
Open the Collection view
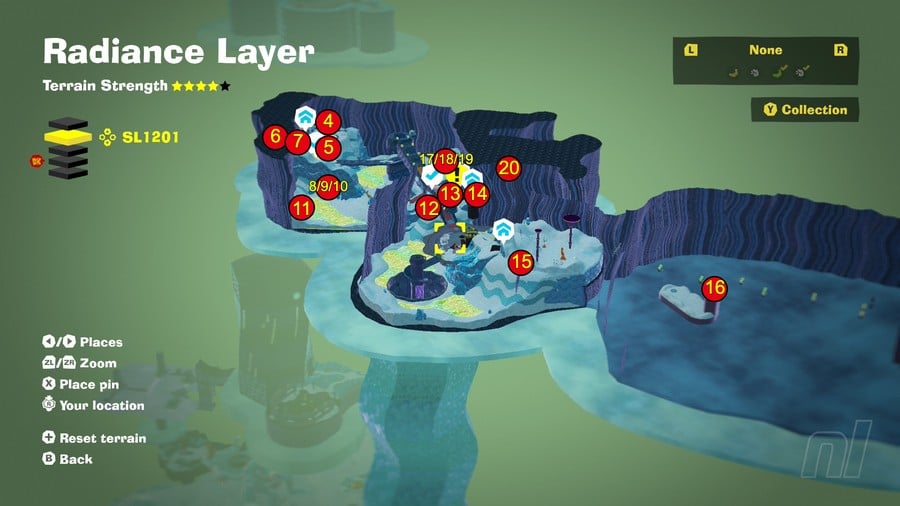pyautogui.click(x=805, y=110)
